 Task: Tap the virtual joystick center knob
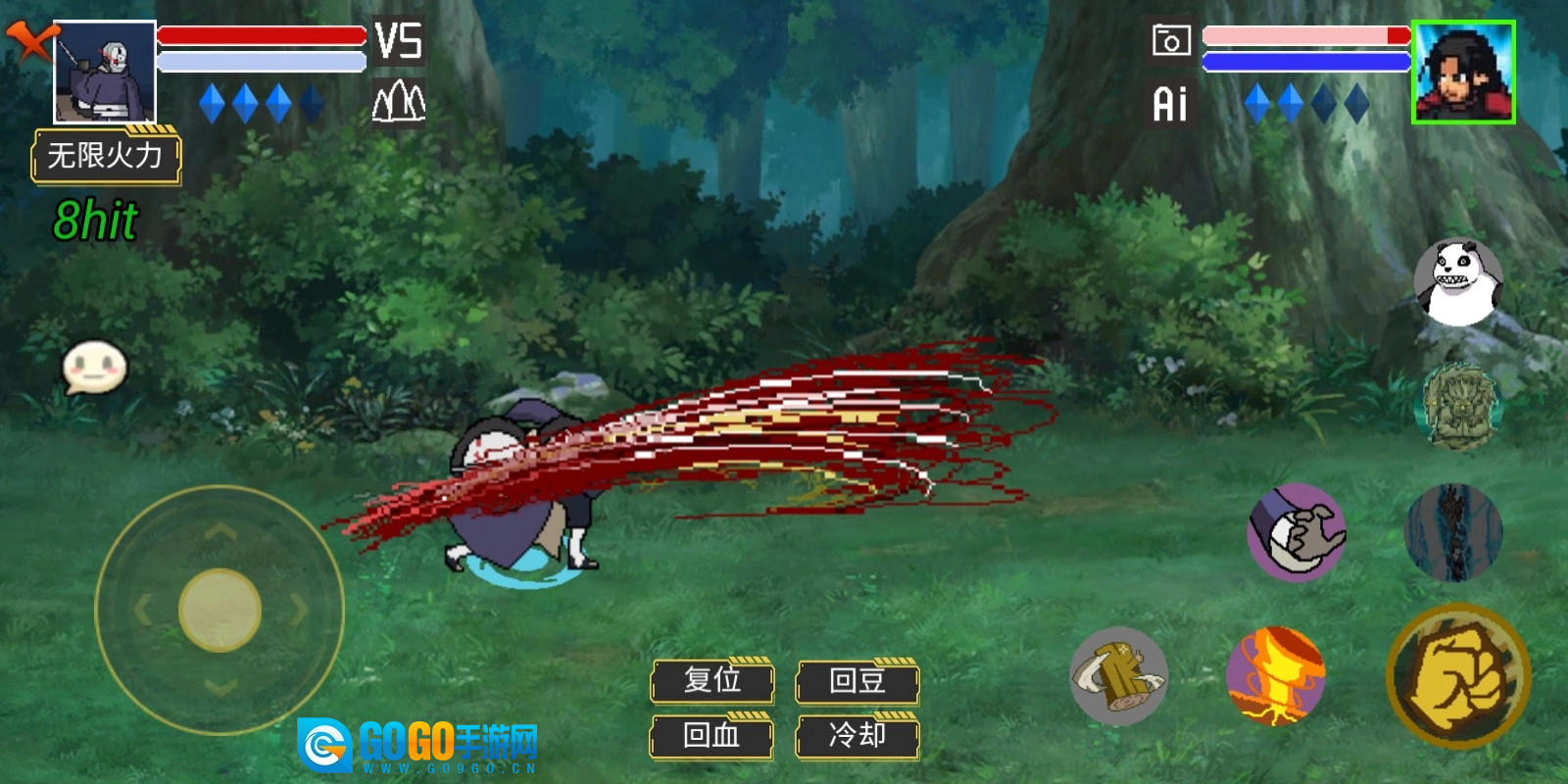[220, 610]
